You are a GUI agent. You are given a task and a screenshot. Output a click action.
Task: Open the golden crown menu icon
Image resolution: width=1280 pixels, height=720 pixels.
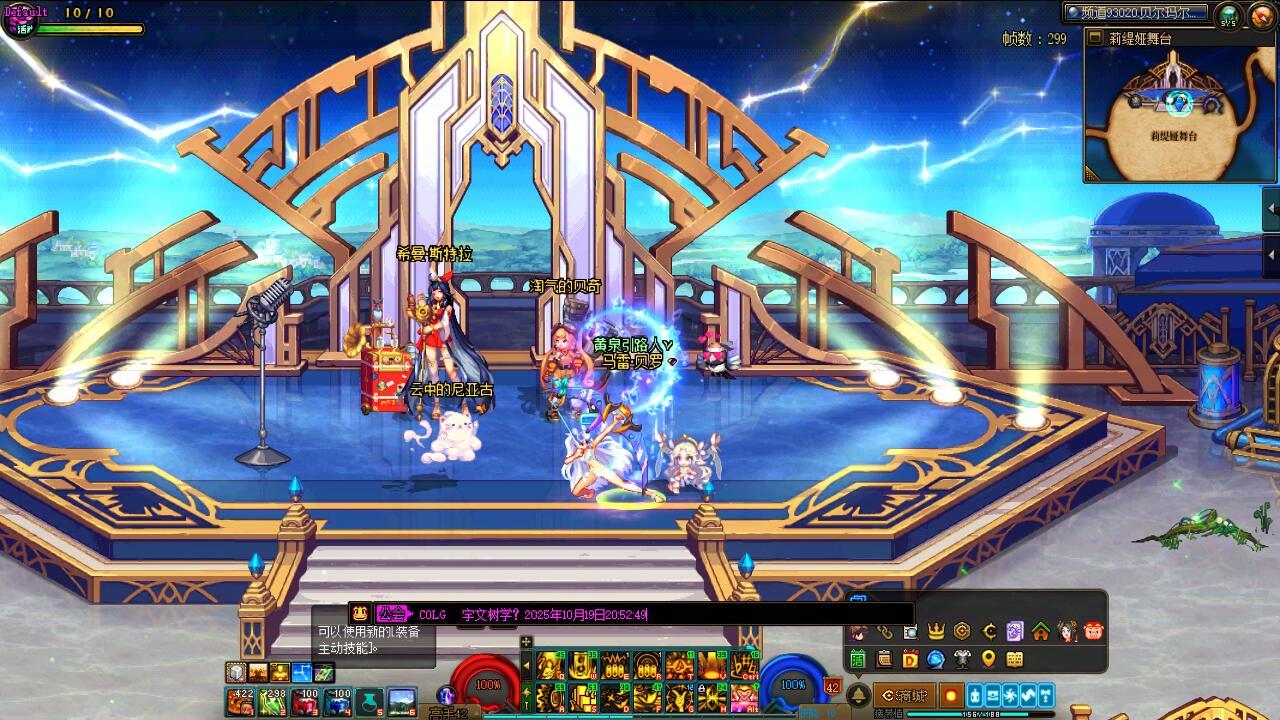coord(936,631)
